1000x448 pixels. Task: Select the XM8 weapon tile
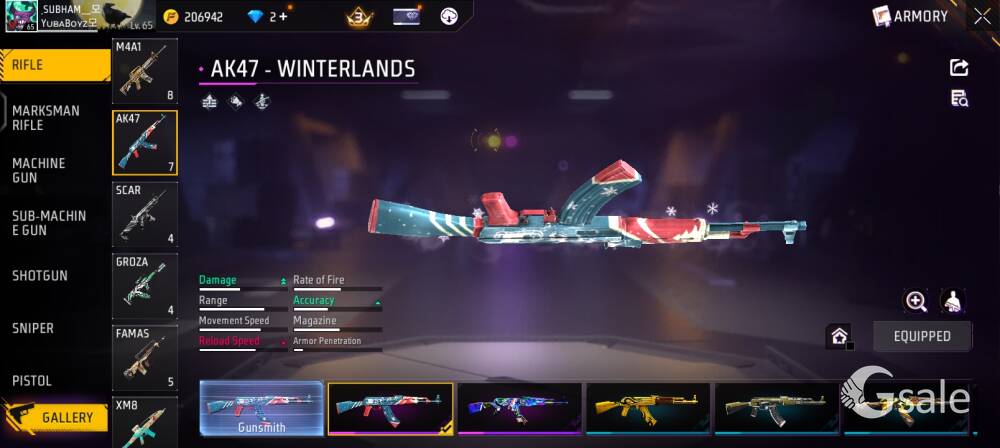pos(144,422)
